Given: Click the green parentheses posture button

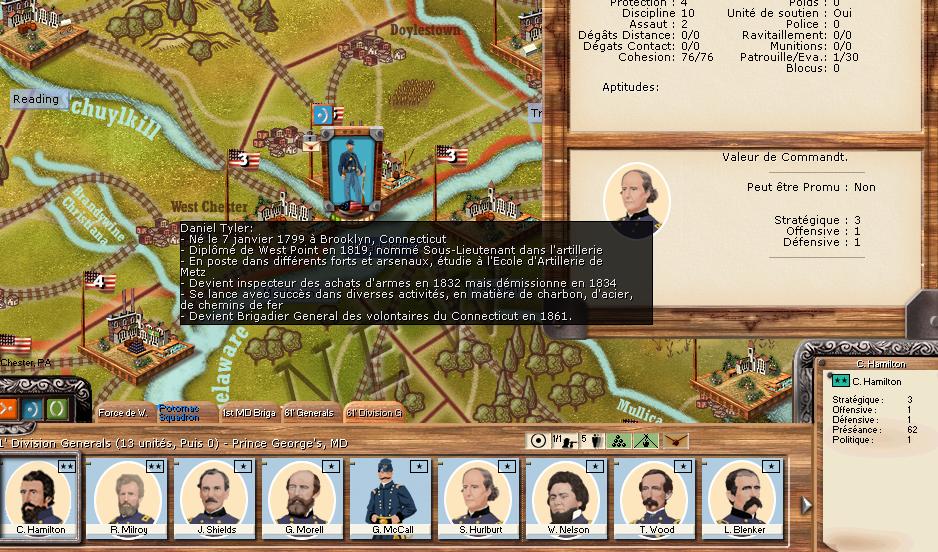Looking at the screenshot, I should tap(57, 409).
